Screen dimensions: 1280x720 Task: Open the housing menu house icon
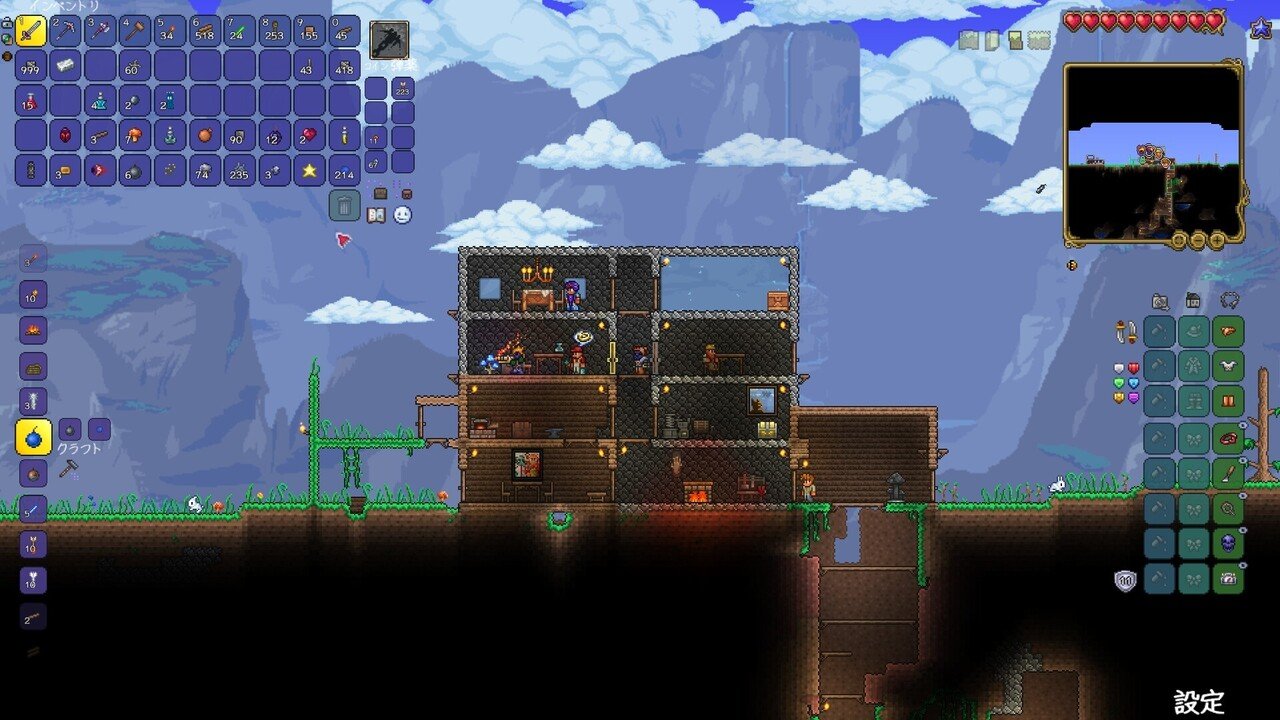coord(1193,300)
